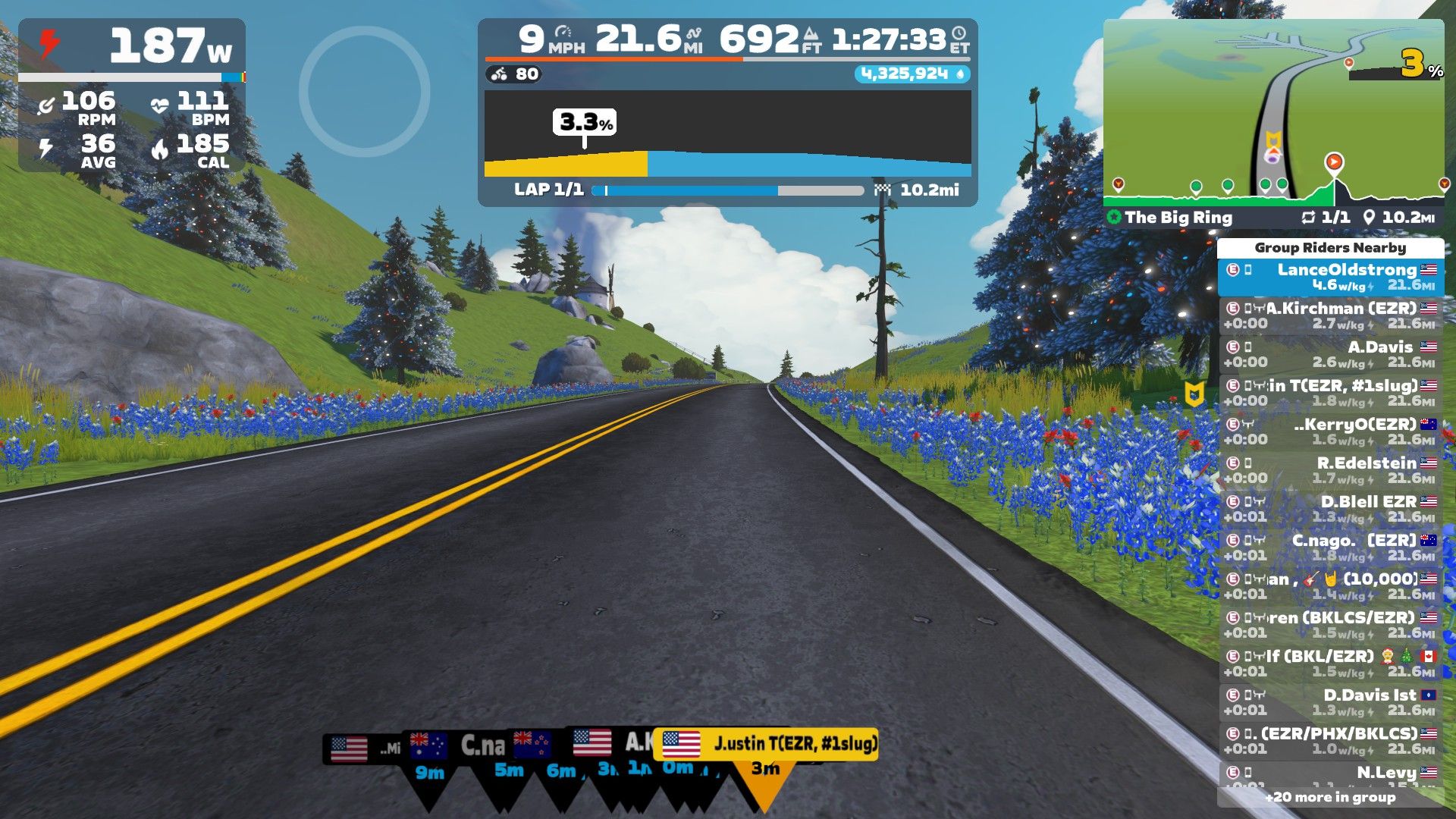
Task: Select the J.ustin T(EZR, #1slug) name tag
Action: (x=766, y=744)
